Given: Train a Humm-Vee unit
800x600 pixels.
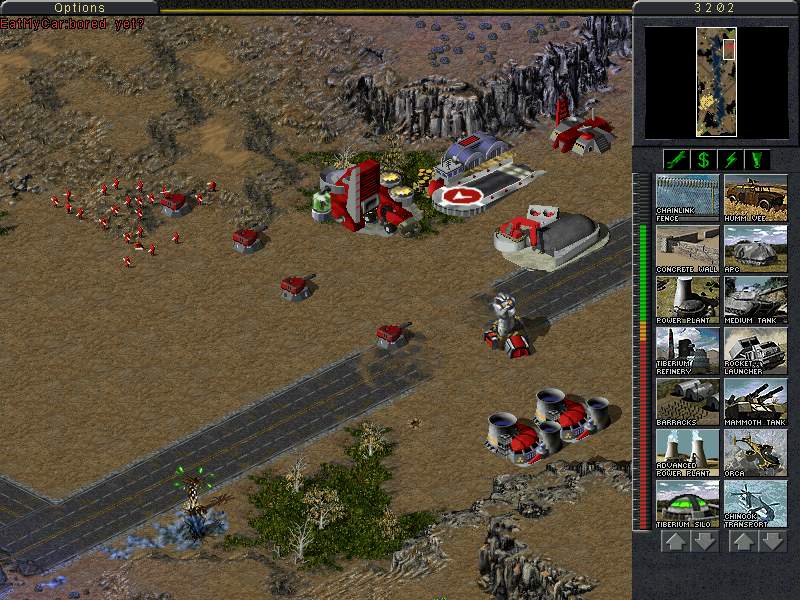Looking at the screenshot, I should coord(755,197).
